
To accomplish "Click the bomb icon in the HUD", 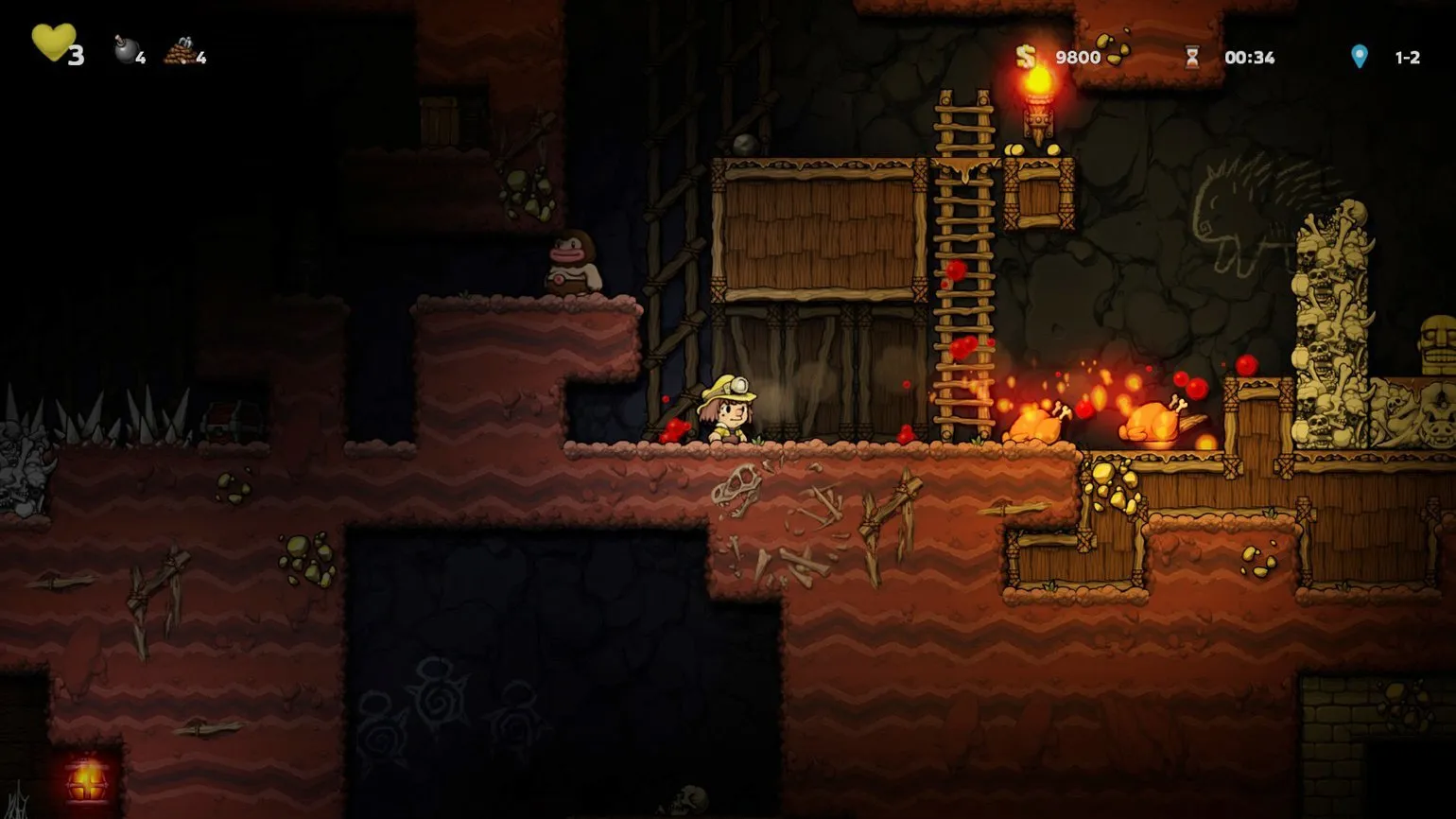I will click(x=126, y=50).
